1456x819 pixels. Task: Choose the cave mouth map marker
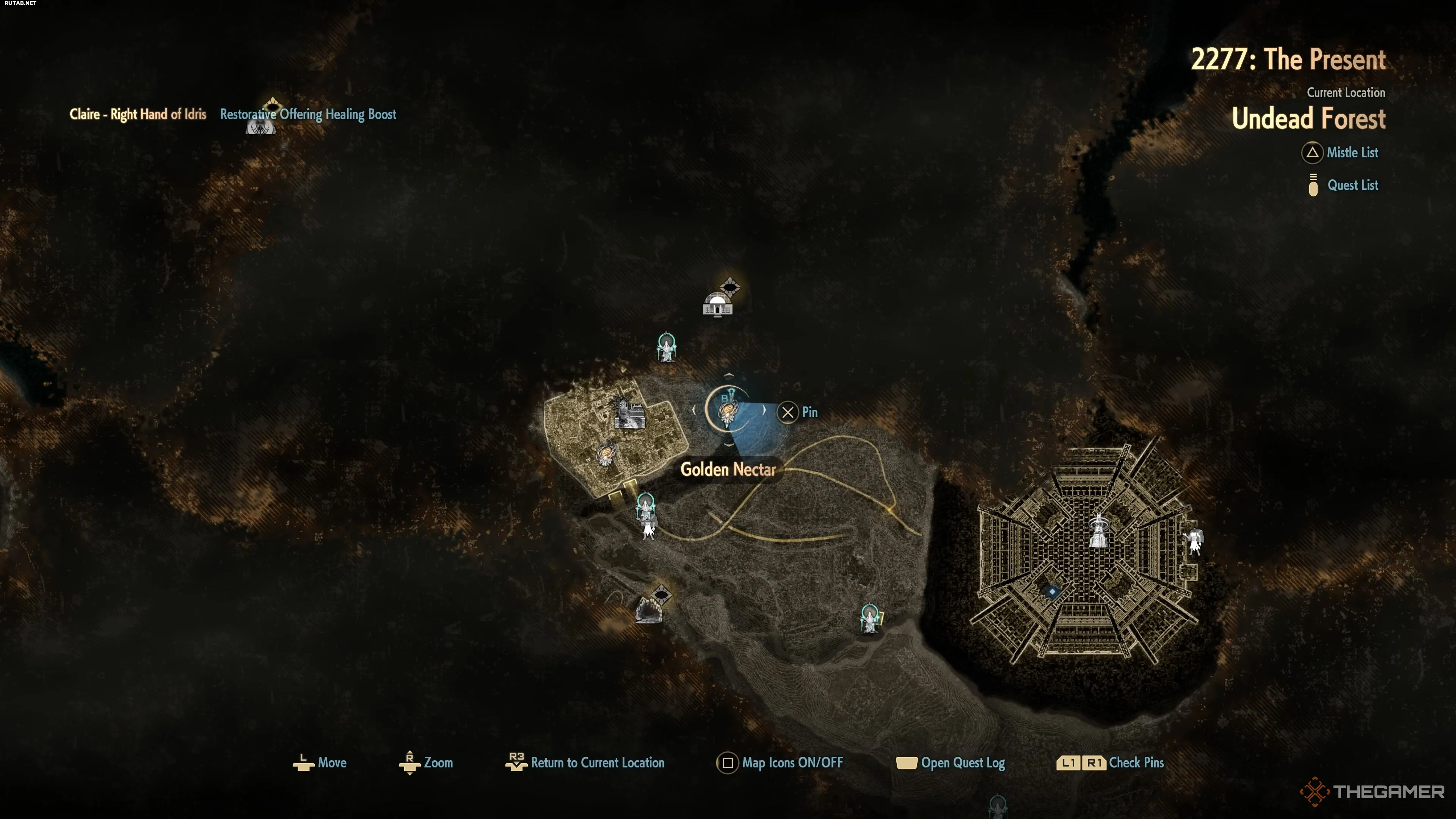[x=648, y=610]
